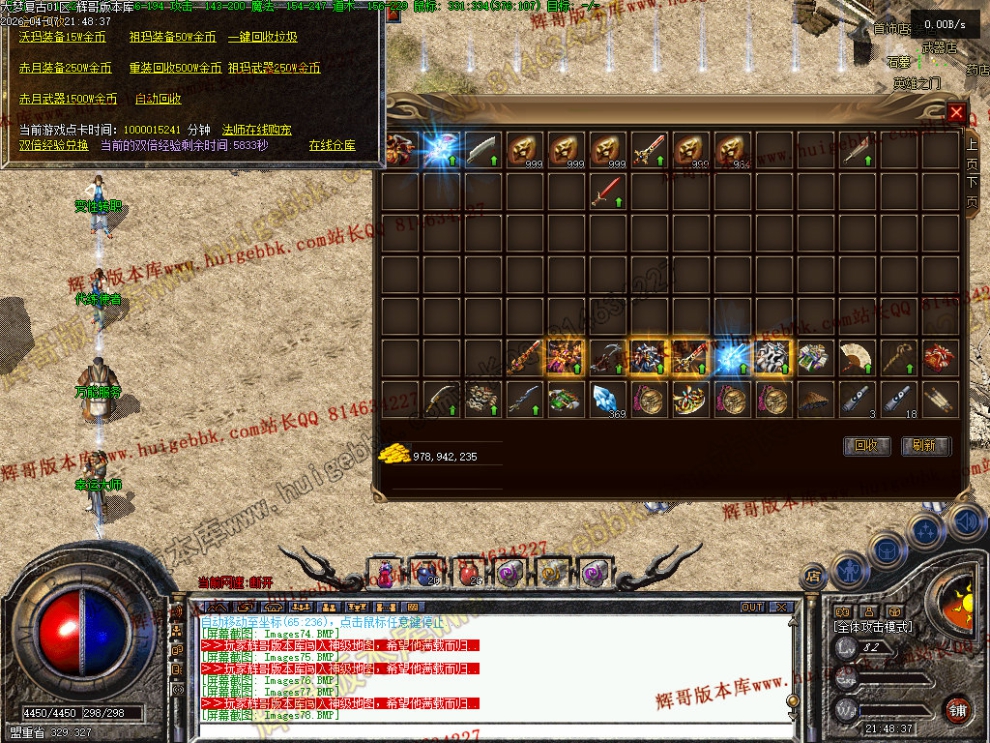Choose 重装回收500W金币 option
The height and width of the screenshot is (743, 990).
click(x=175, y=68)
